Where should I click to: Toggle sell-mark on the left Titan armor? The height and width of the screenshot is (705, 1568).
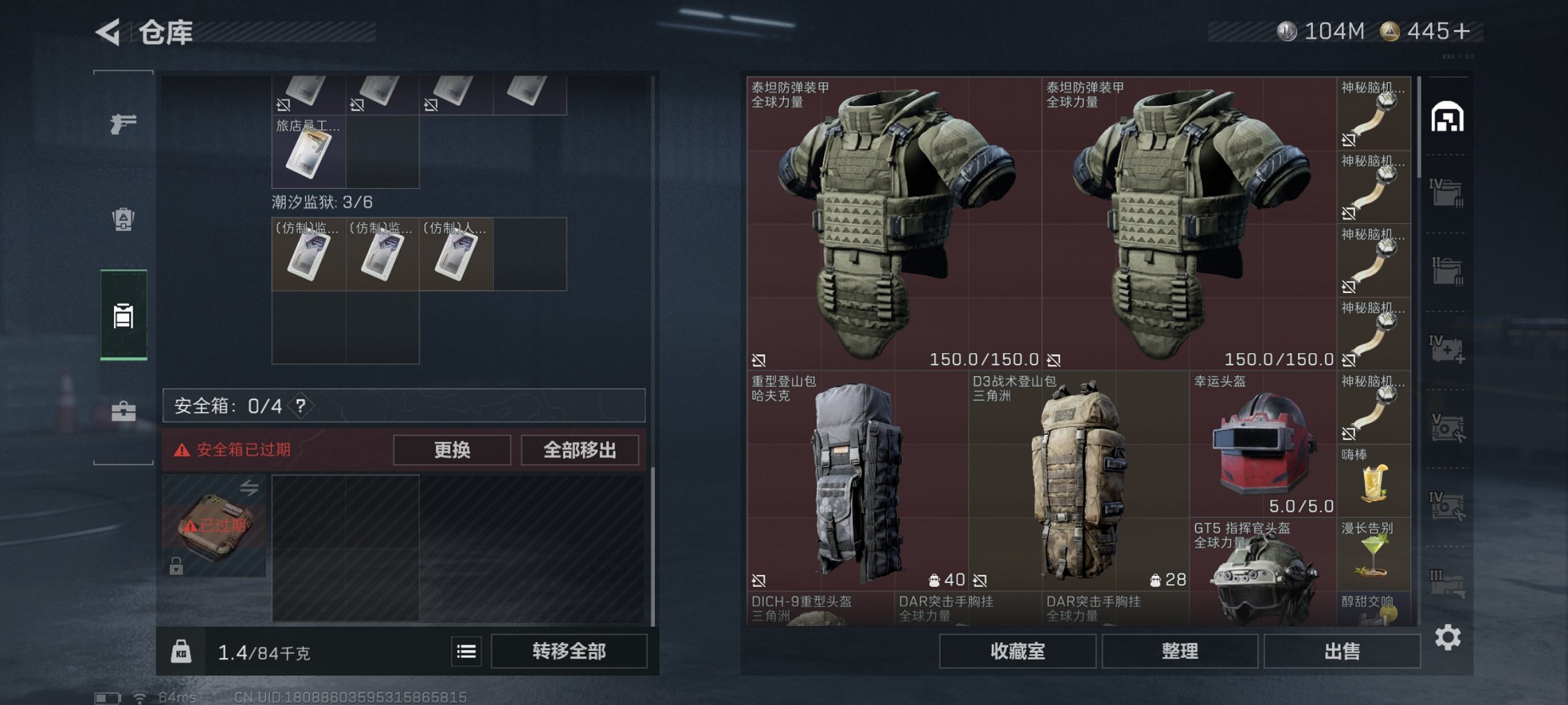pos(758,360)
